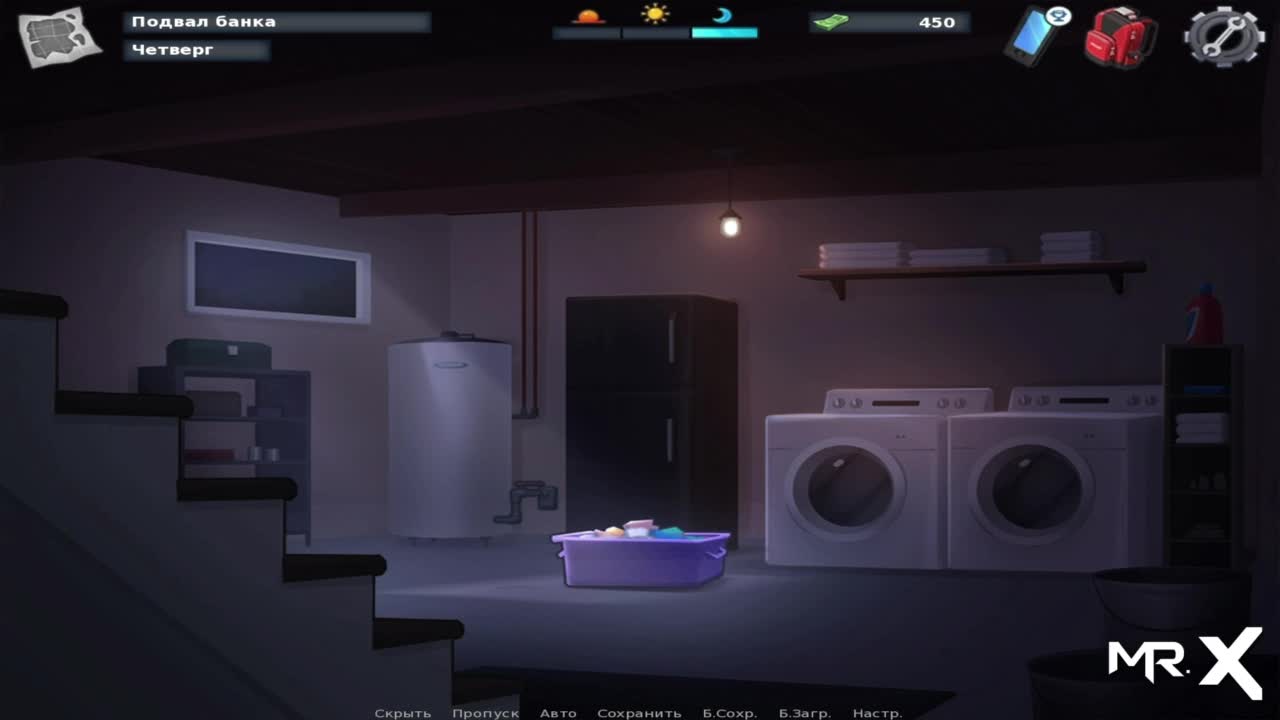Image resolution: width=1280 pixels, height=720 pixels.
Task: Quick save with Б.Сохр.
Action: click(x=729, y=713)
